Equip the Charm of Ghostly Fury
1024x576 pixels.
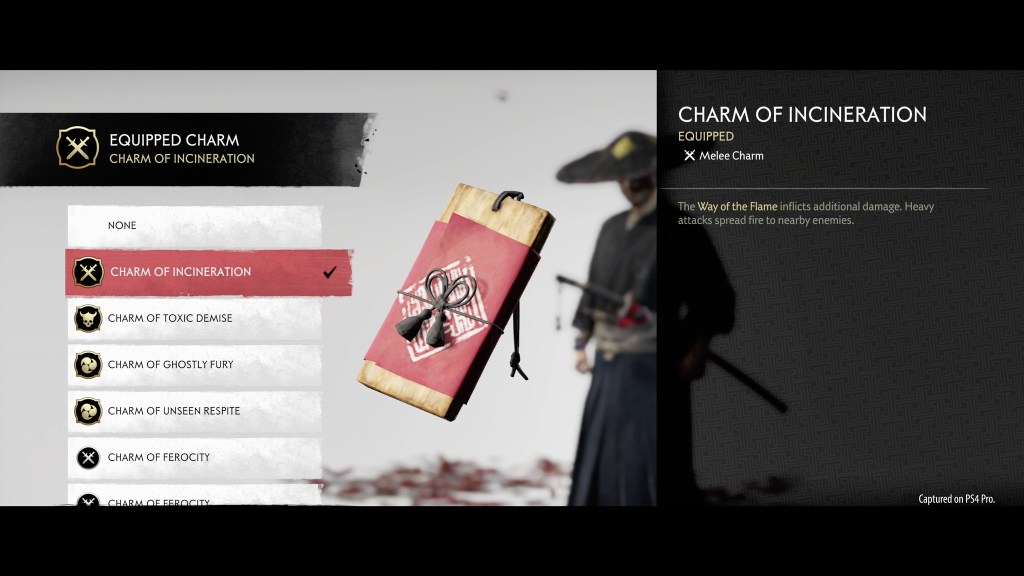click(x=196, y=364)
